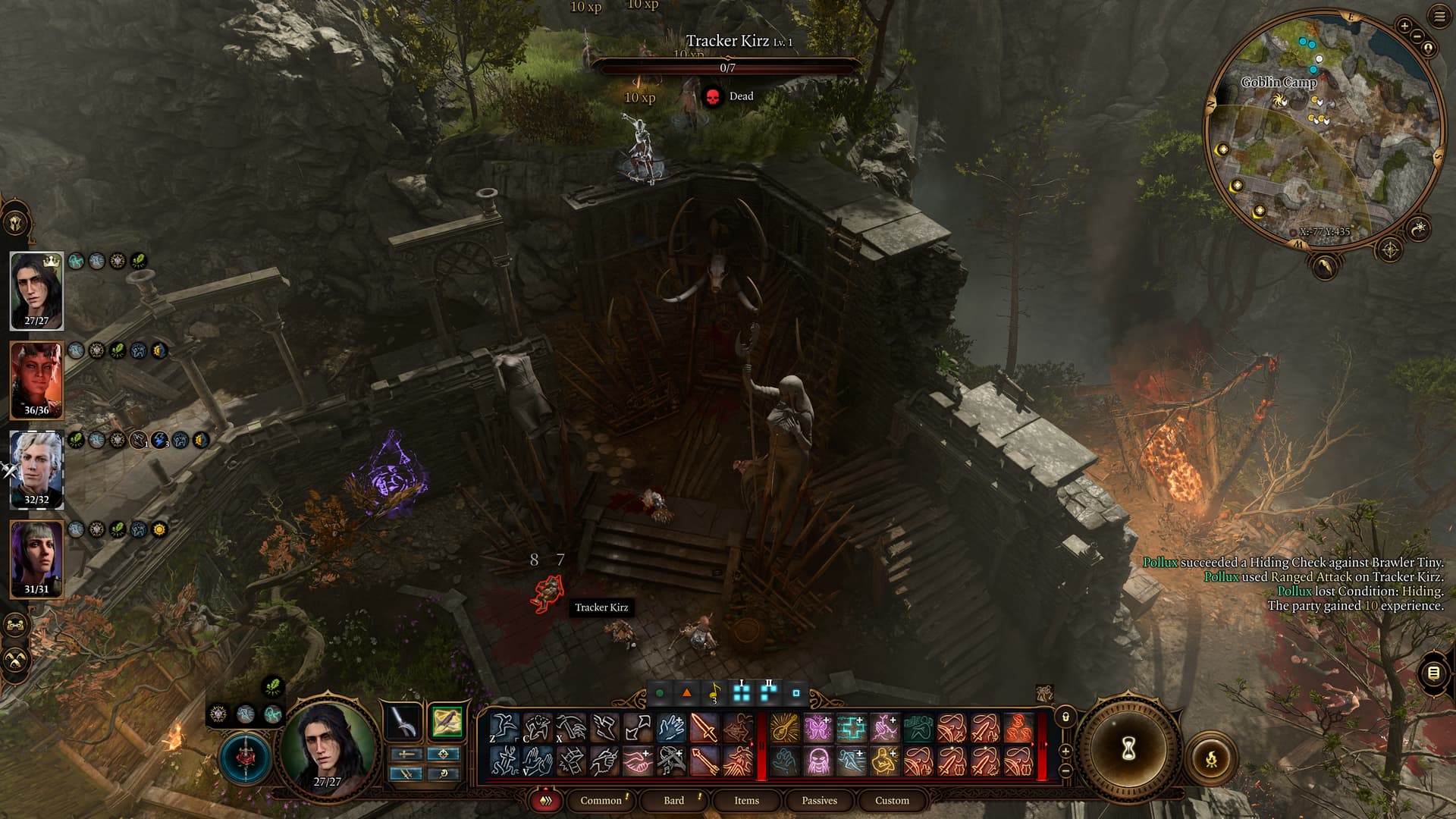Click the Goblin Camp minimap
Viewport: 1456px width, 819px height.
point(1323,129)
